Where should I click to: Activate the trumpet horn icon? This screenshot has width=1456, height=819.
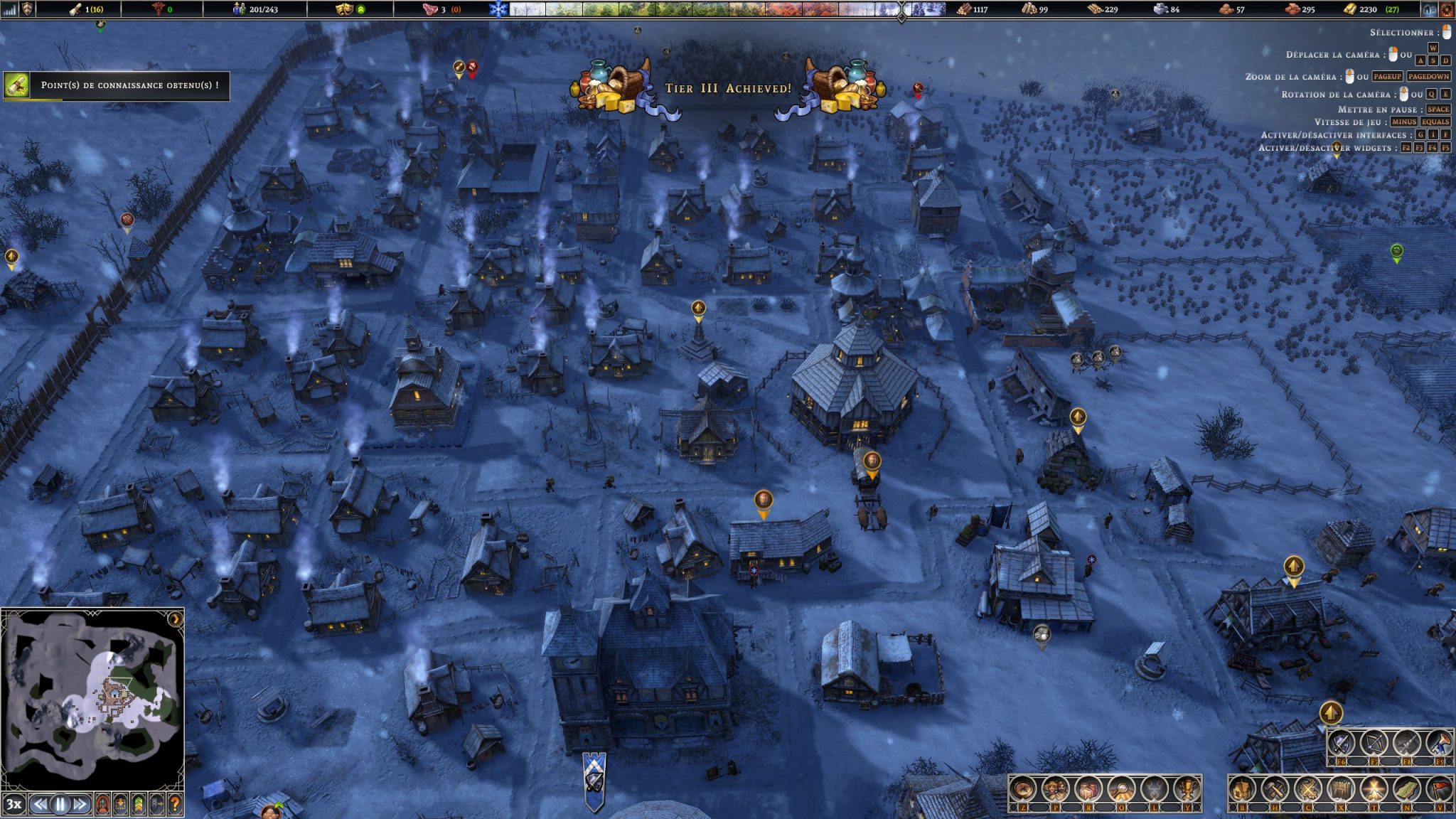pyautogui.click(x=1440, y=744)
